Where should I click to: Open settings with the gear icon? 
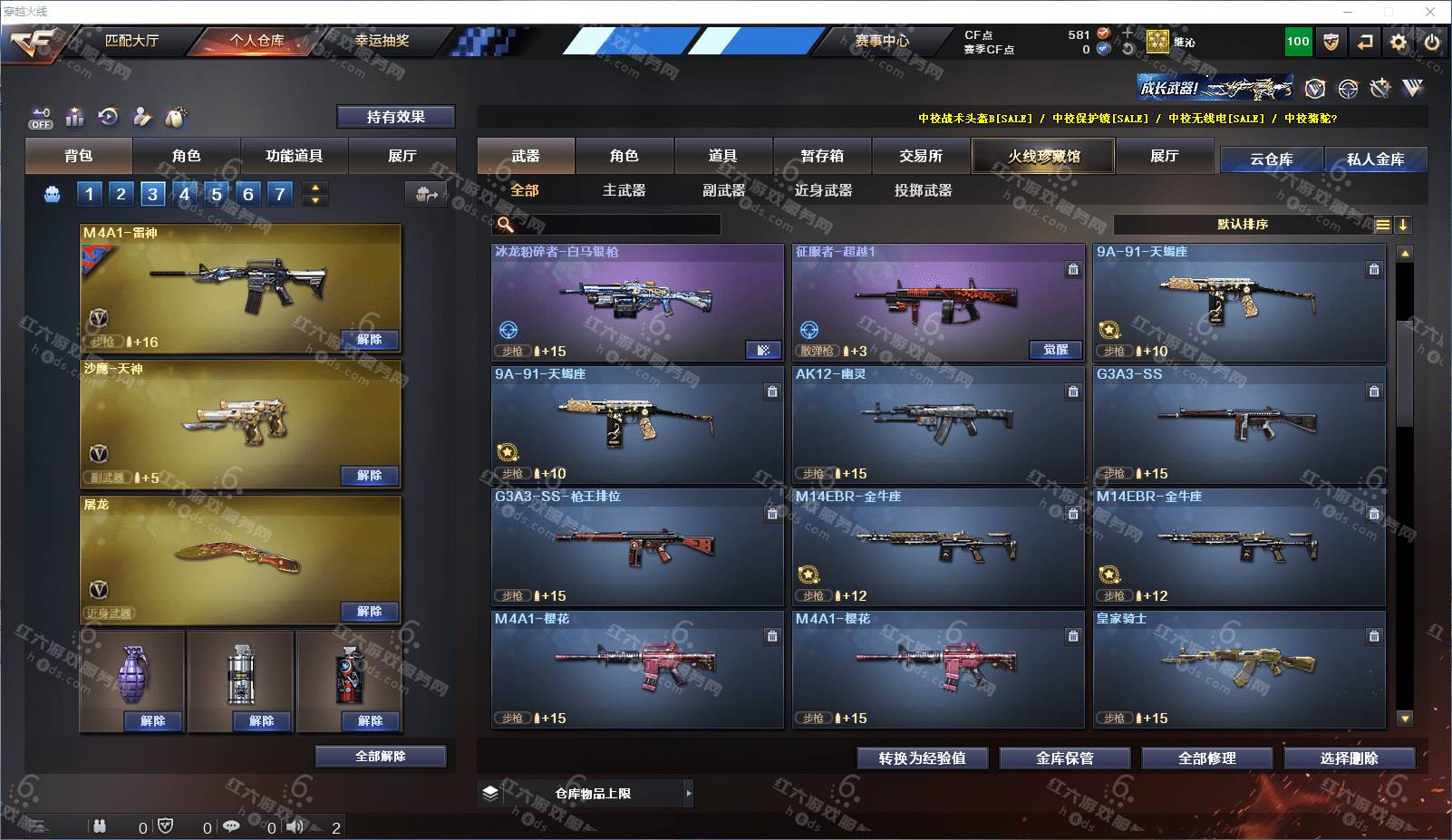1399,42
